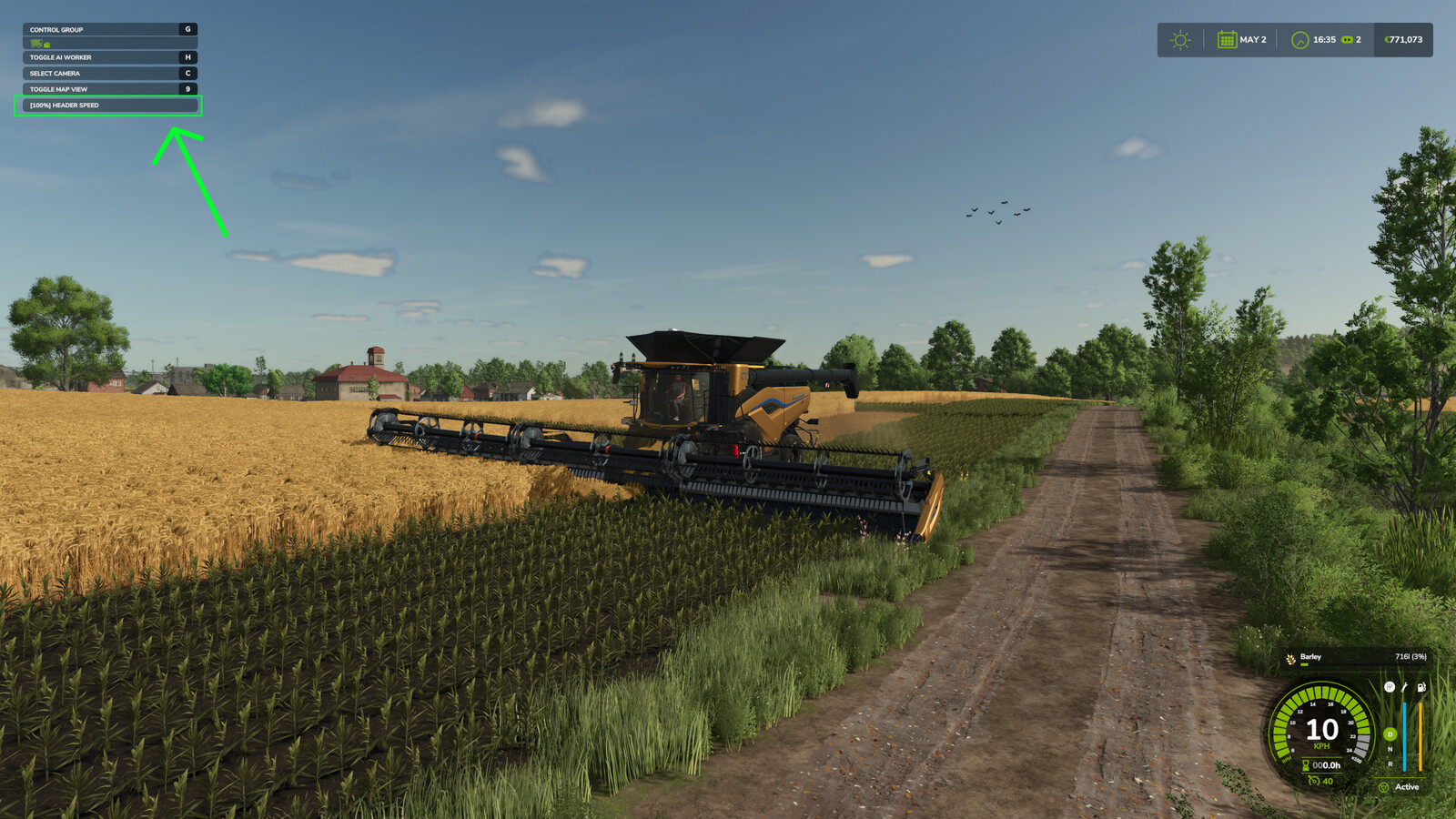The image size is (1456, 819).
Task: Click the fuel pump icon in the vehicle HUD
Action: coord(1421,688)
